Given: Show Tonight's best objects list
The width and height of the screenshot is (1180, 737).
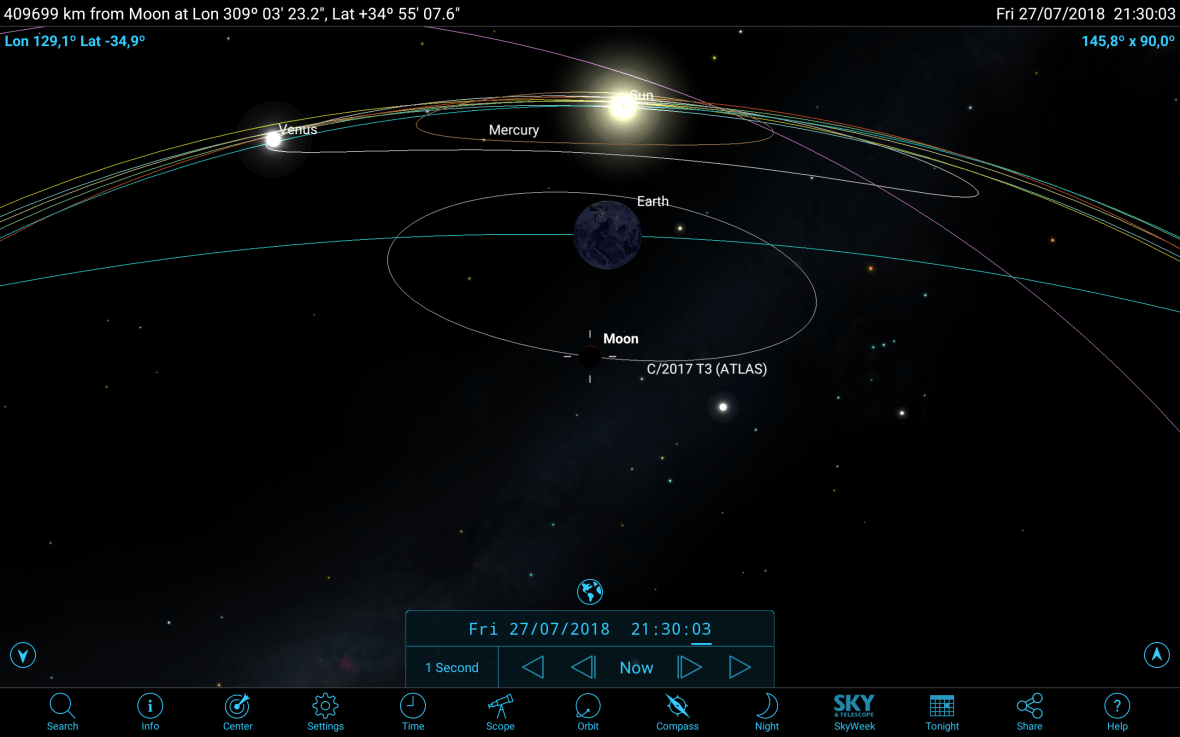Looking at the screenshot, I should point(942,711).
